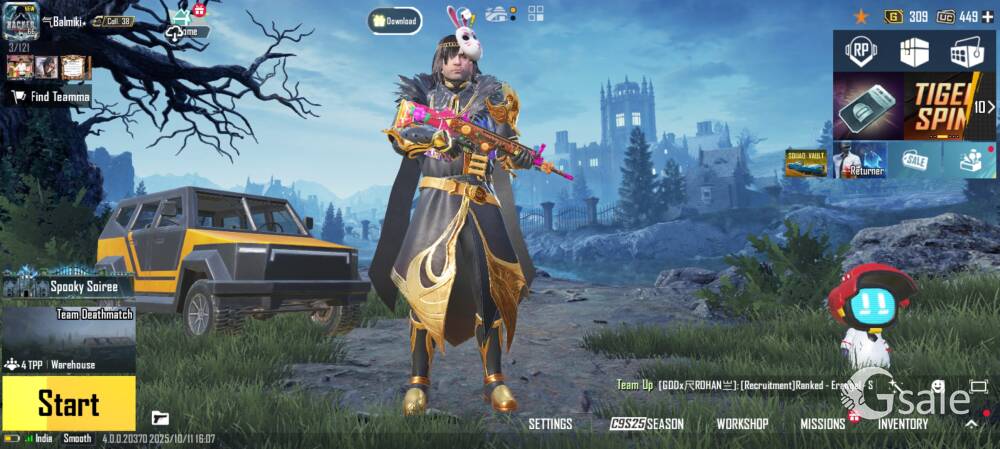Open the Returner event tile
1000x449 pixels.
(861, 160)
